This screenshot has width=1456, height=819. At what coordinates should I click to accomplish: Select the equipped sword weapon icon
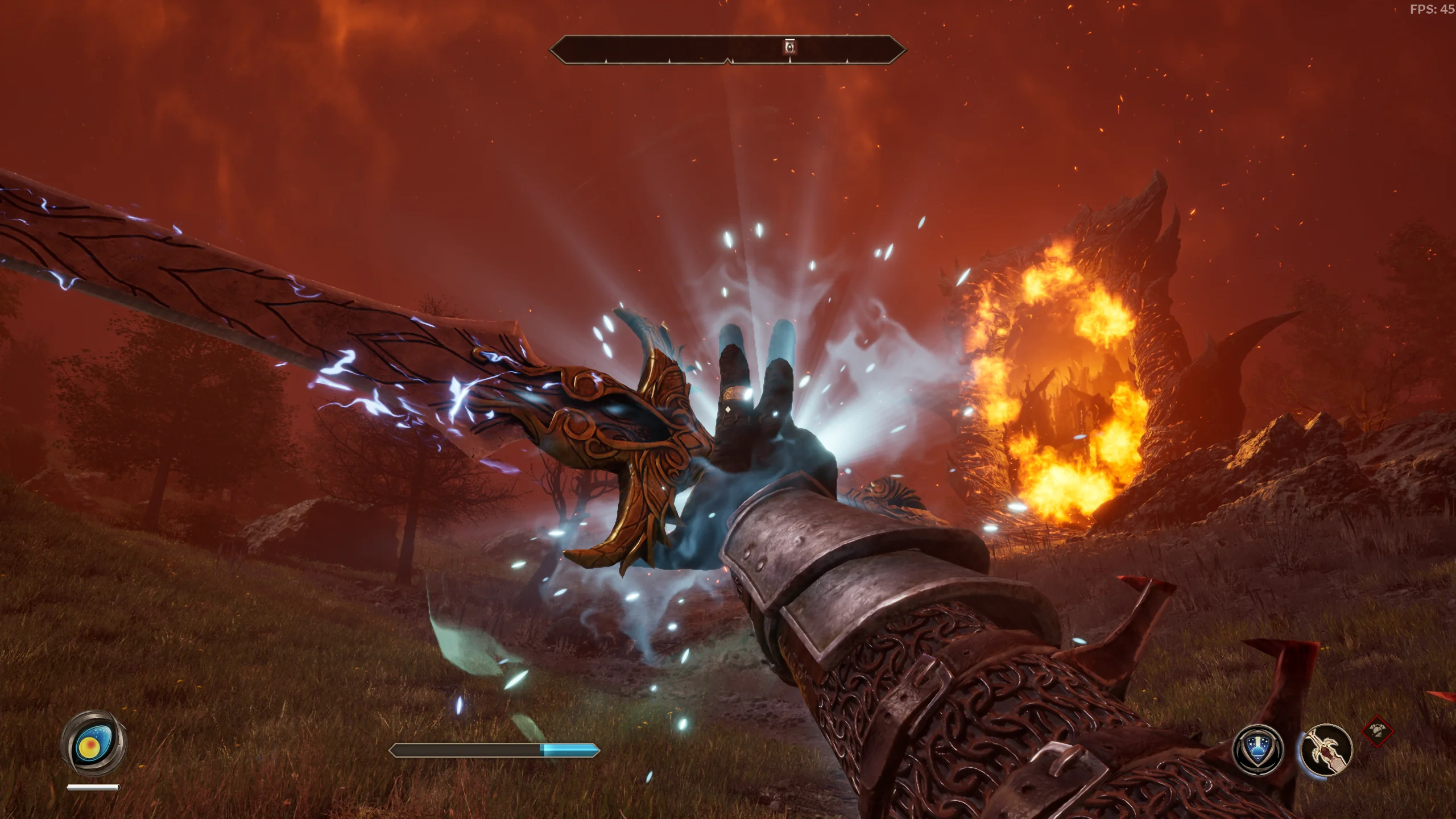tap(1327, 750)
